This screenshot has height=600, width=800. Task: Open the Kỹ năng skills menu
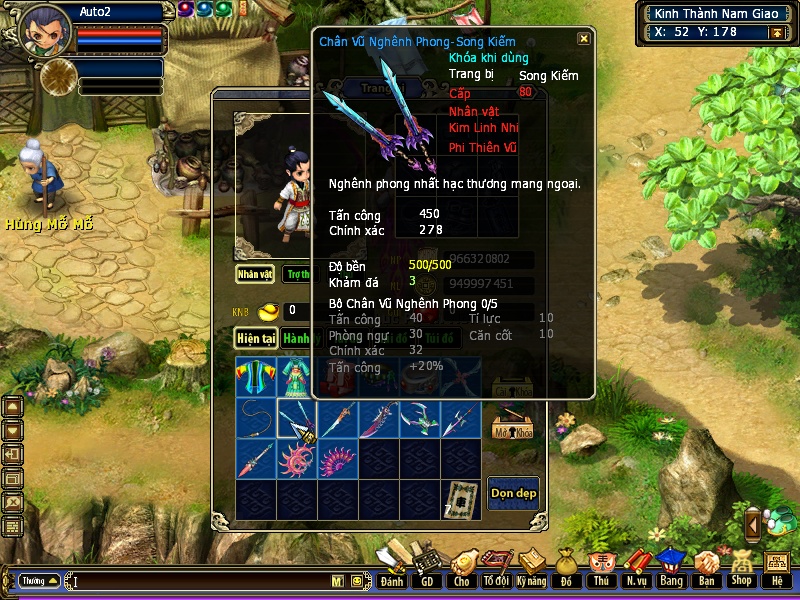click(x=531, y=569)
